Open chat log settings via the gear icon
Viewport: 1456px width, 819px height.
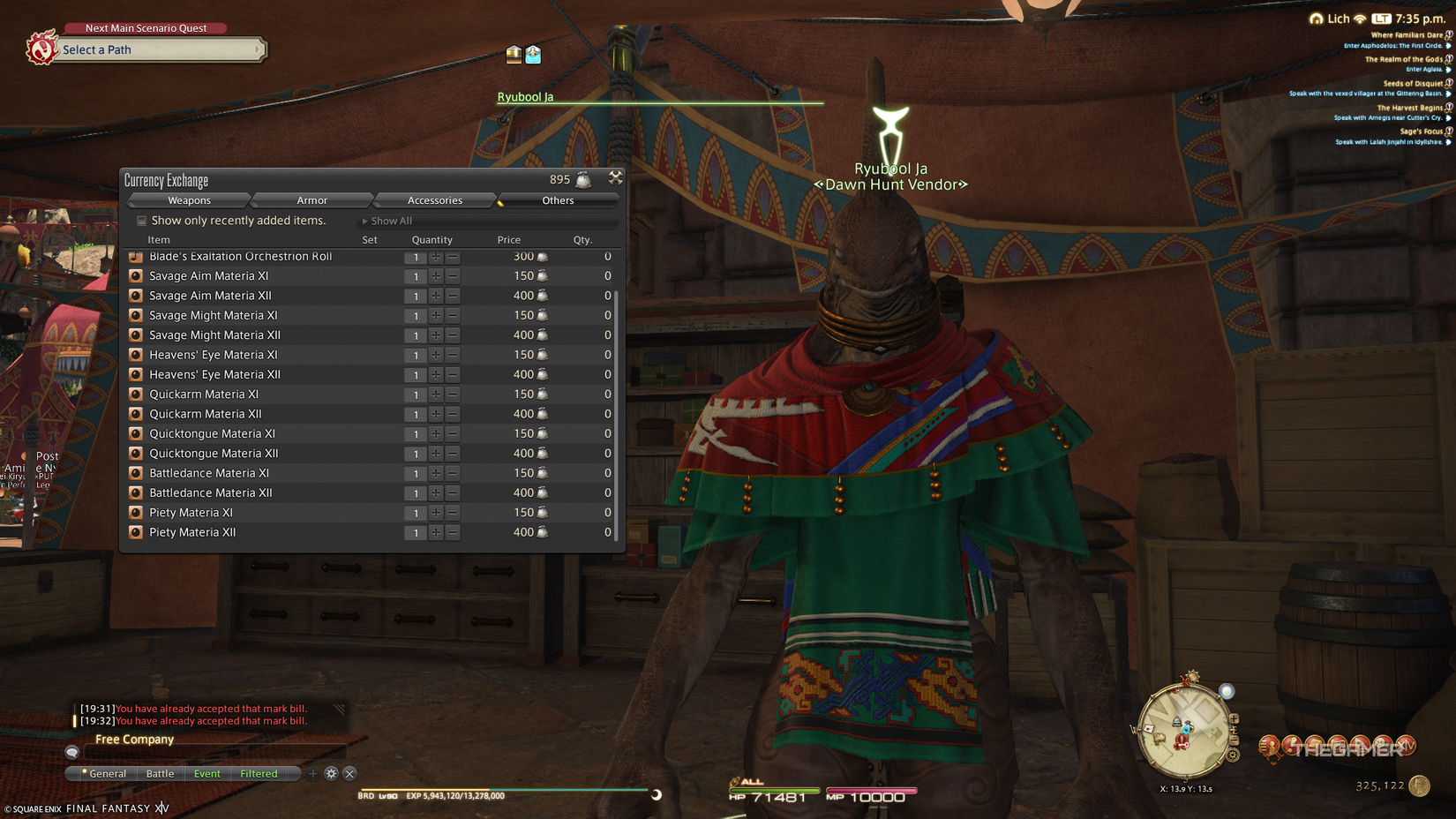[331, 773]
